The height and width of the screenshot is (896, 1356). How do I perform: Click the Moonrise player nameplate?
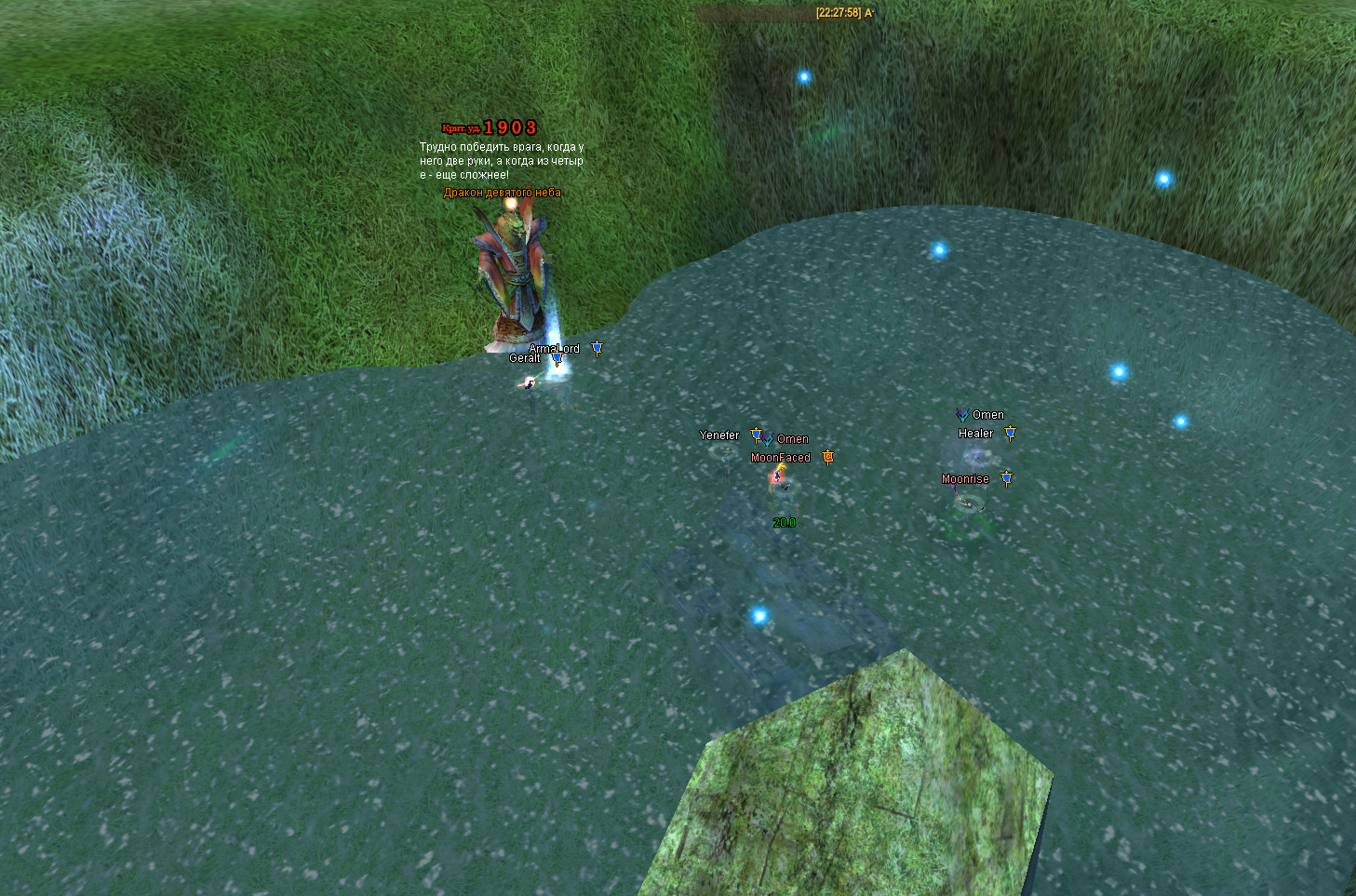point(965,479)
